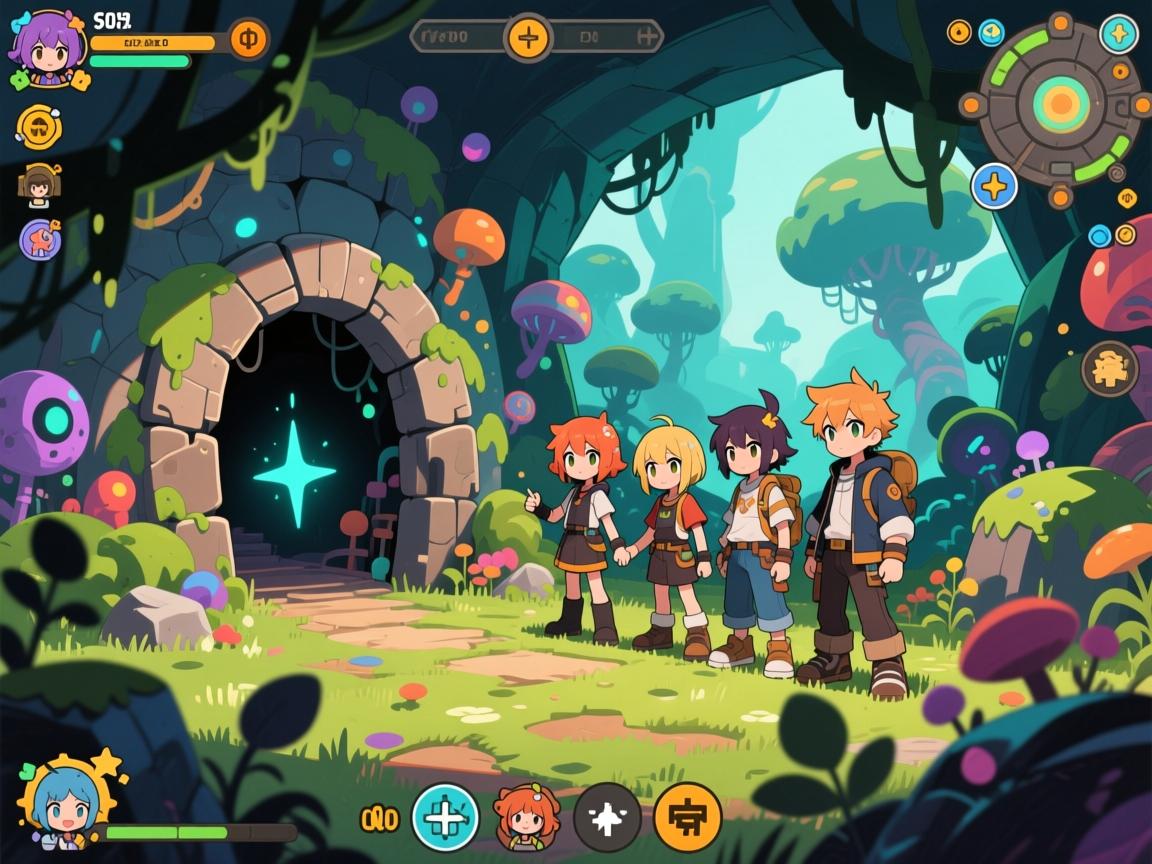The image size is (1152, 864).
Task: Click the small blue pie-shaped icon near minimap
Action: tap(991, 33)
